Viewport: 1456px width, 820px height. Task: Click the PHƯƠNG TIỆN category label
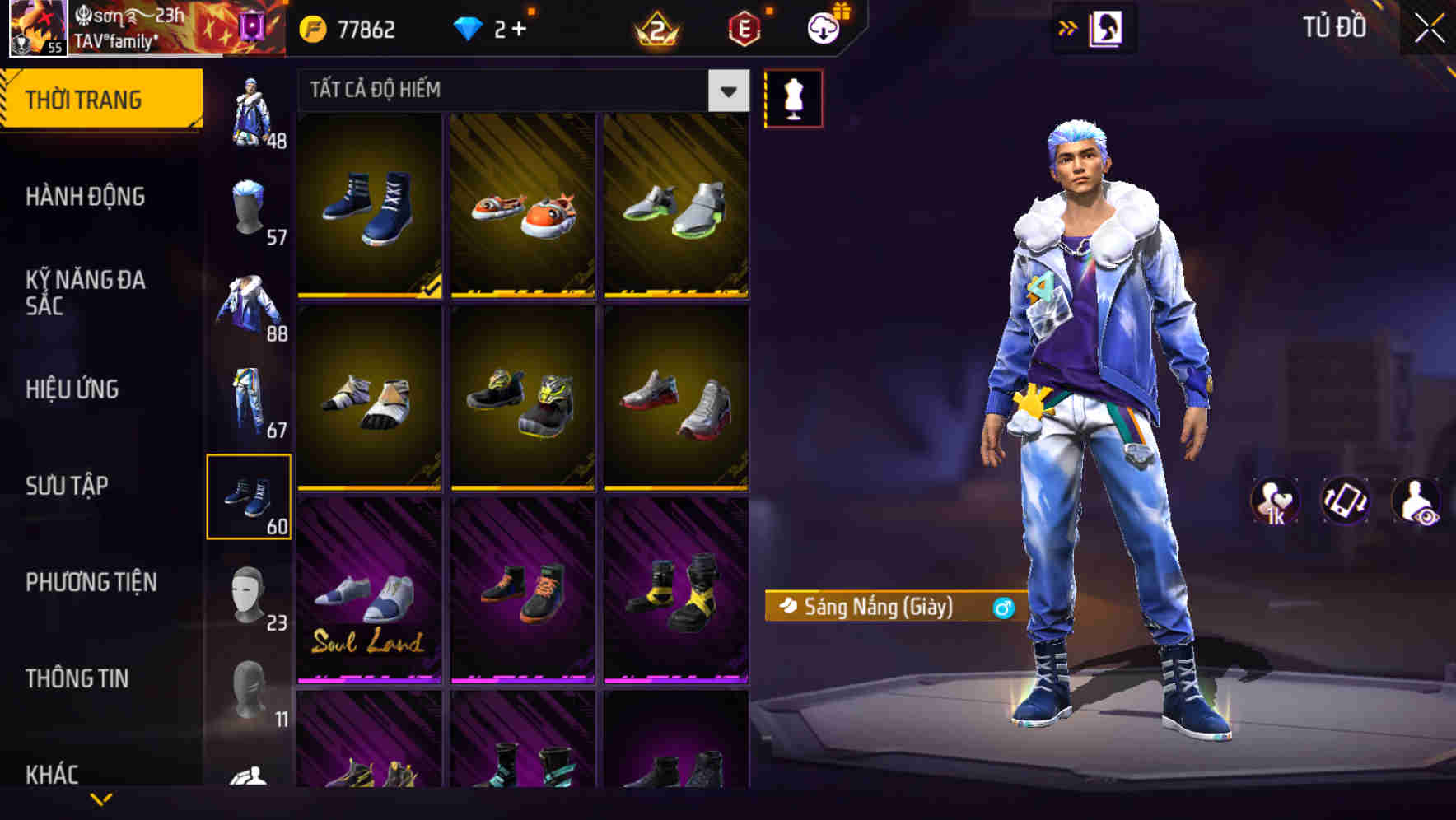click(91, 582)
